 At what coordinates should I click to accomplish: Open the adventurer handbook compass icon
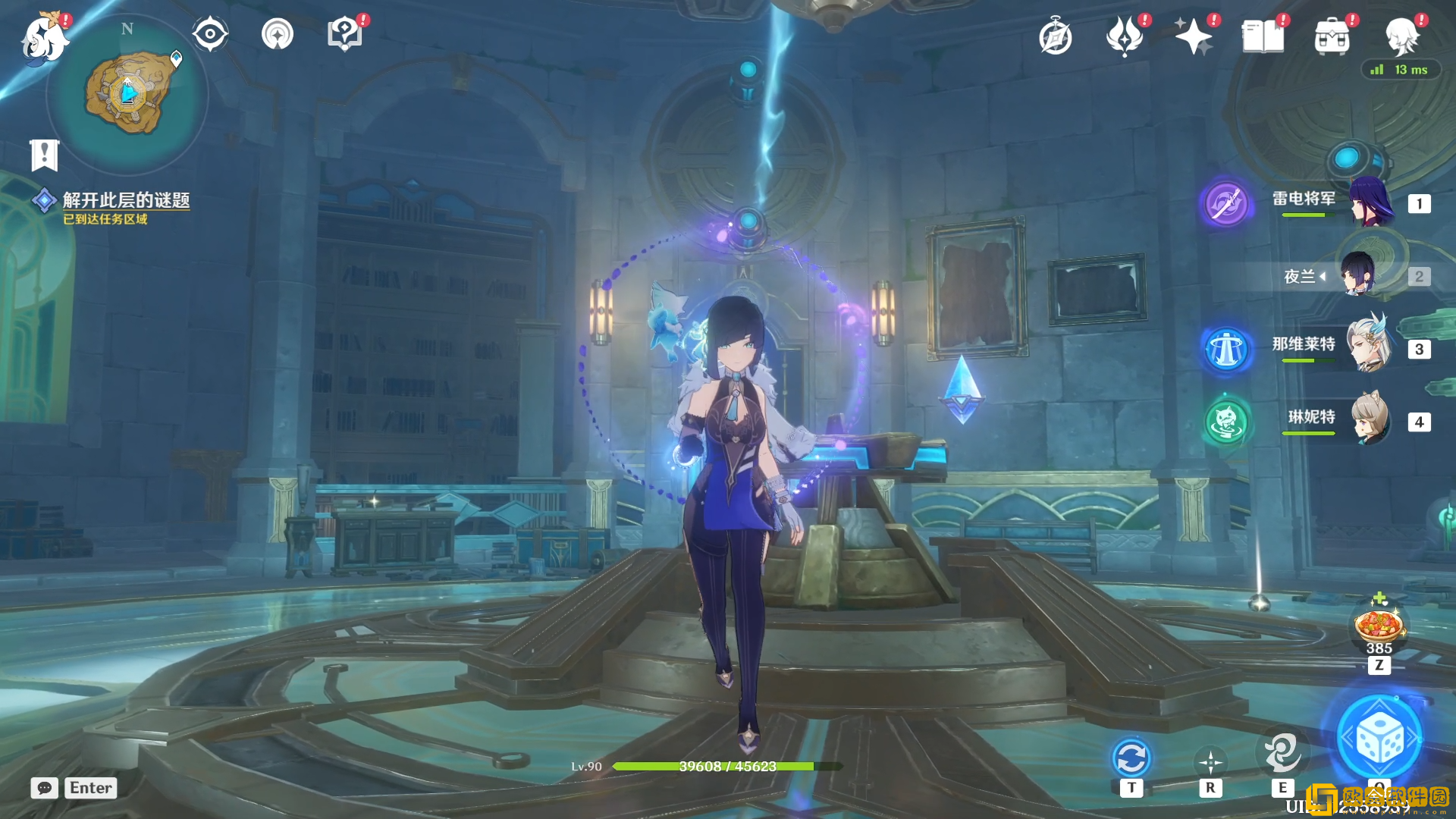click(1056, 37)
